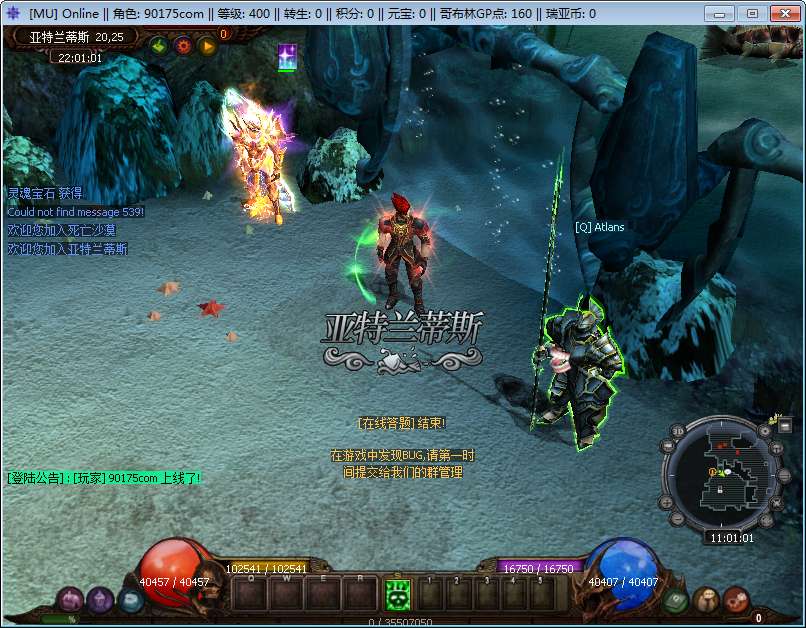Click the green login announcement message in chat

(104, 478)
